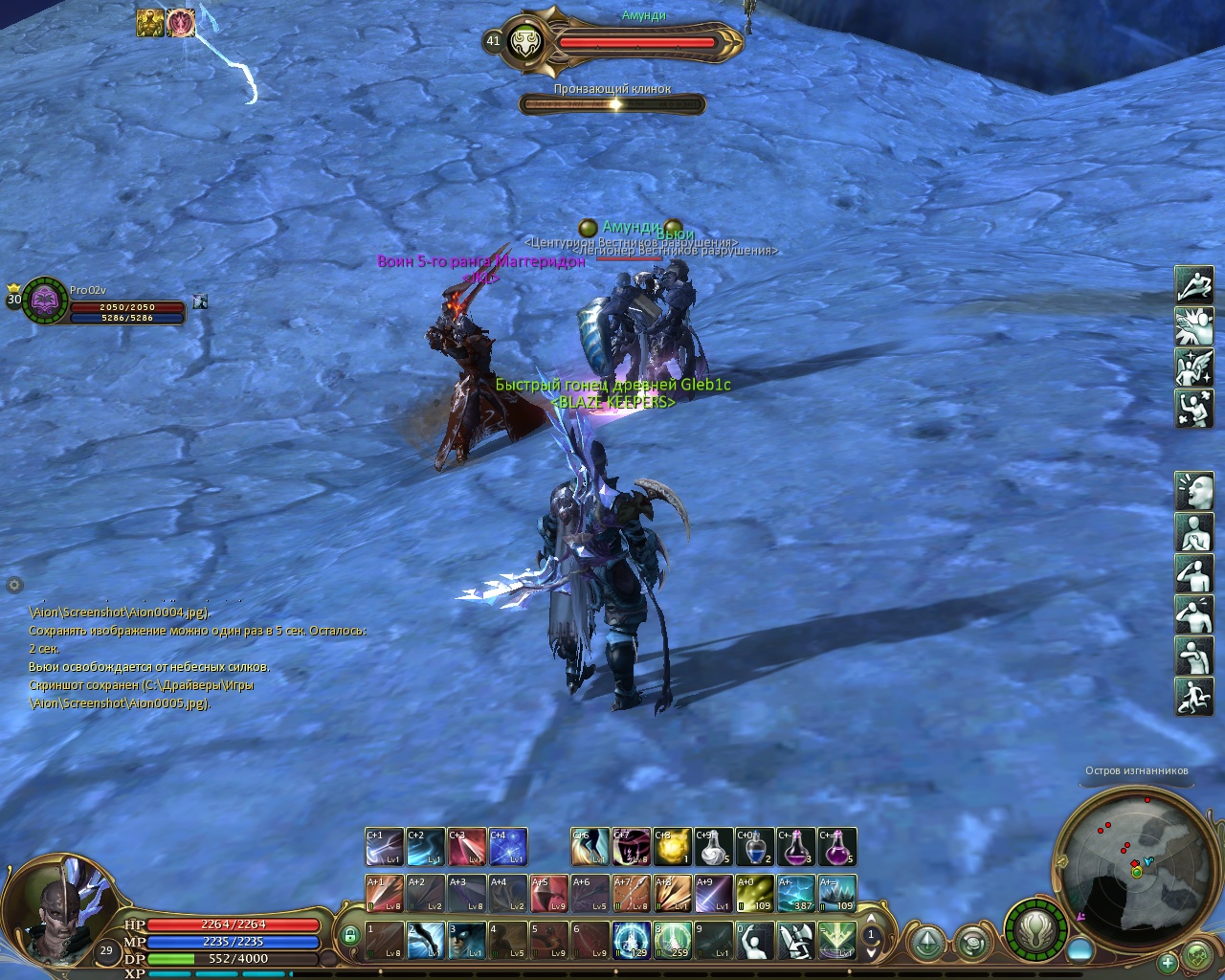Use the glowing blue tower skill in slot 7
Image resolution: width=1225 pixels, height=980 pixels.
[631, 940]
